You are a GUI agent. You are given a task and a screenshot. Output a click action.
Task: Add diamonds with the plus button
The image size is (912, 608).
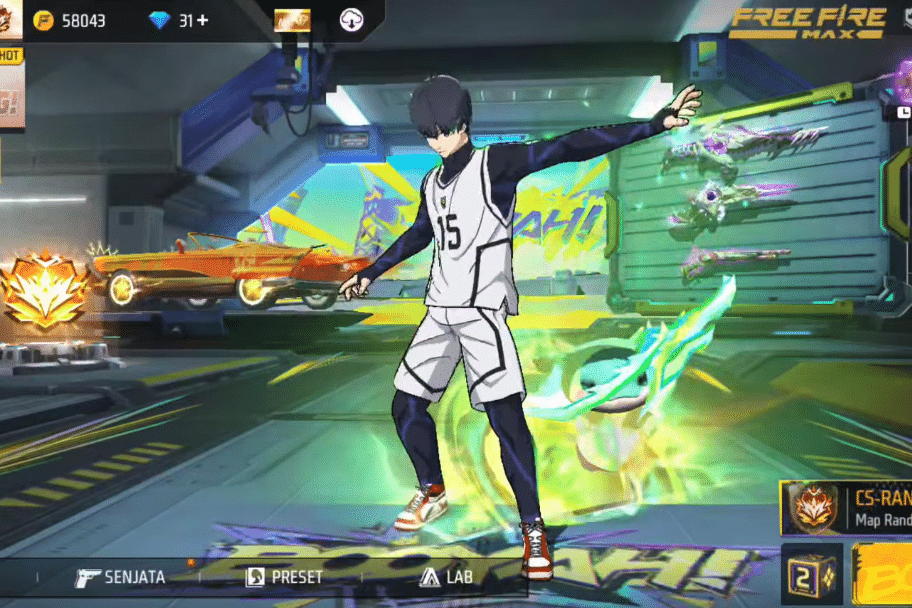pyautogui.click(x=203, y=20)
